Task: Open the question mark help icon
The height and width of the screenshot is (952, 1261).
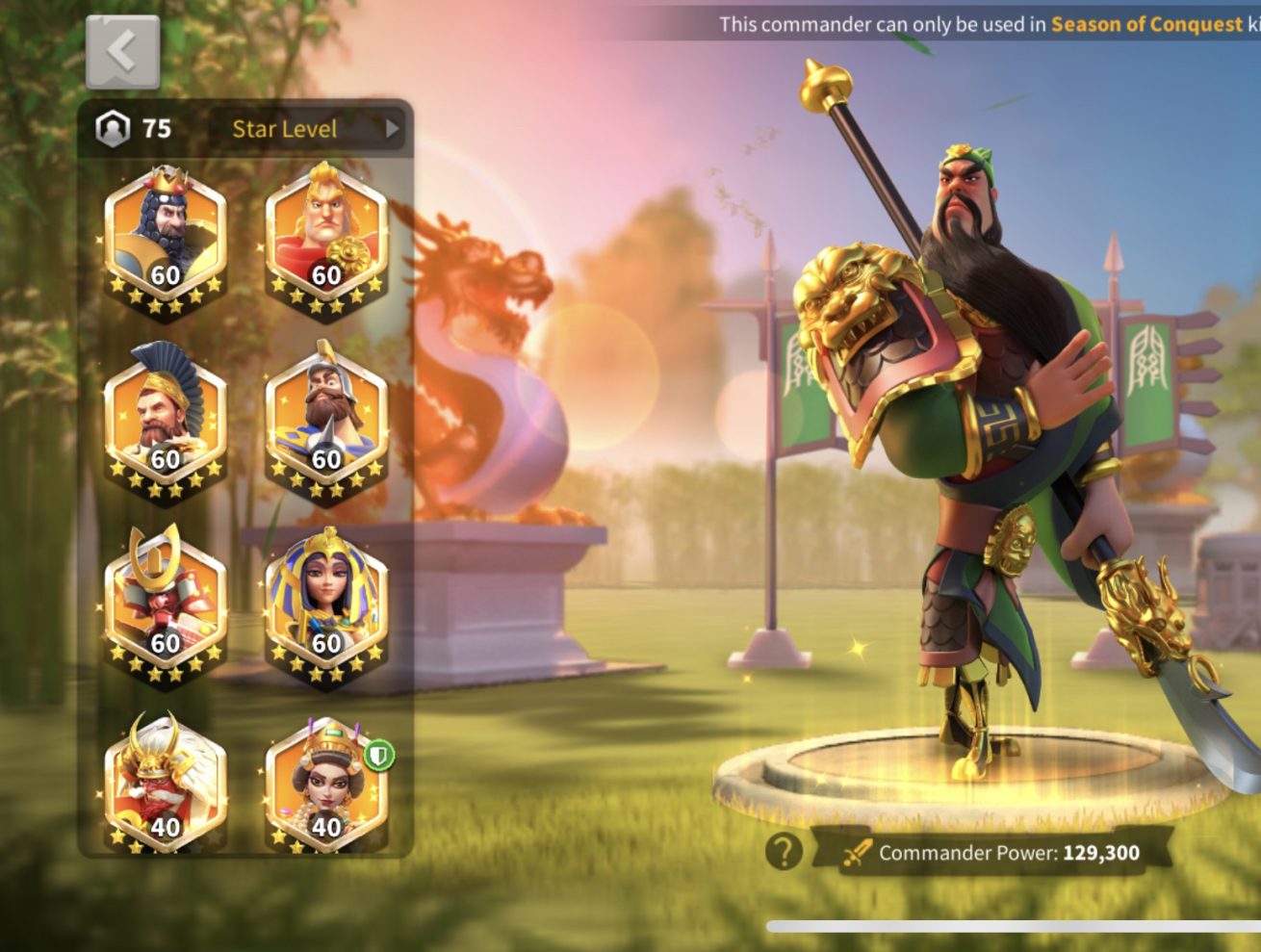Action: coord(784,852)
